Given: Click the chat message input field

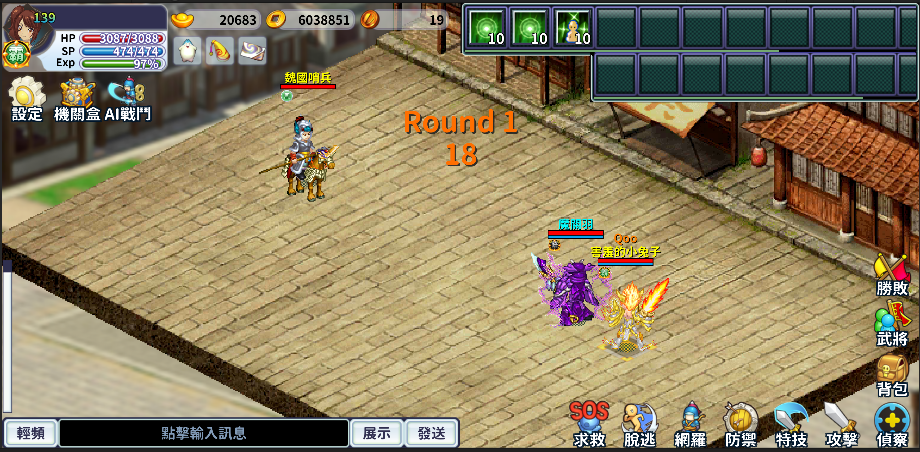Looking at the screenshot, I should point(204,433).
